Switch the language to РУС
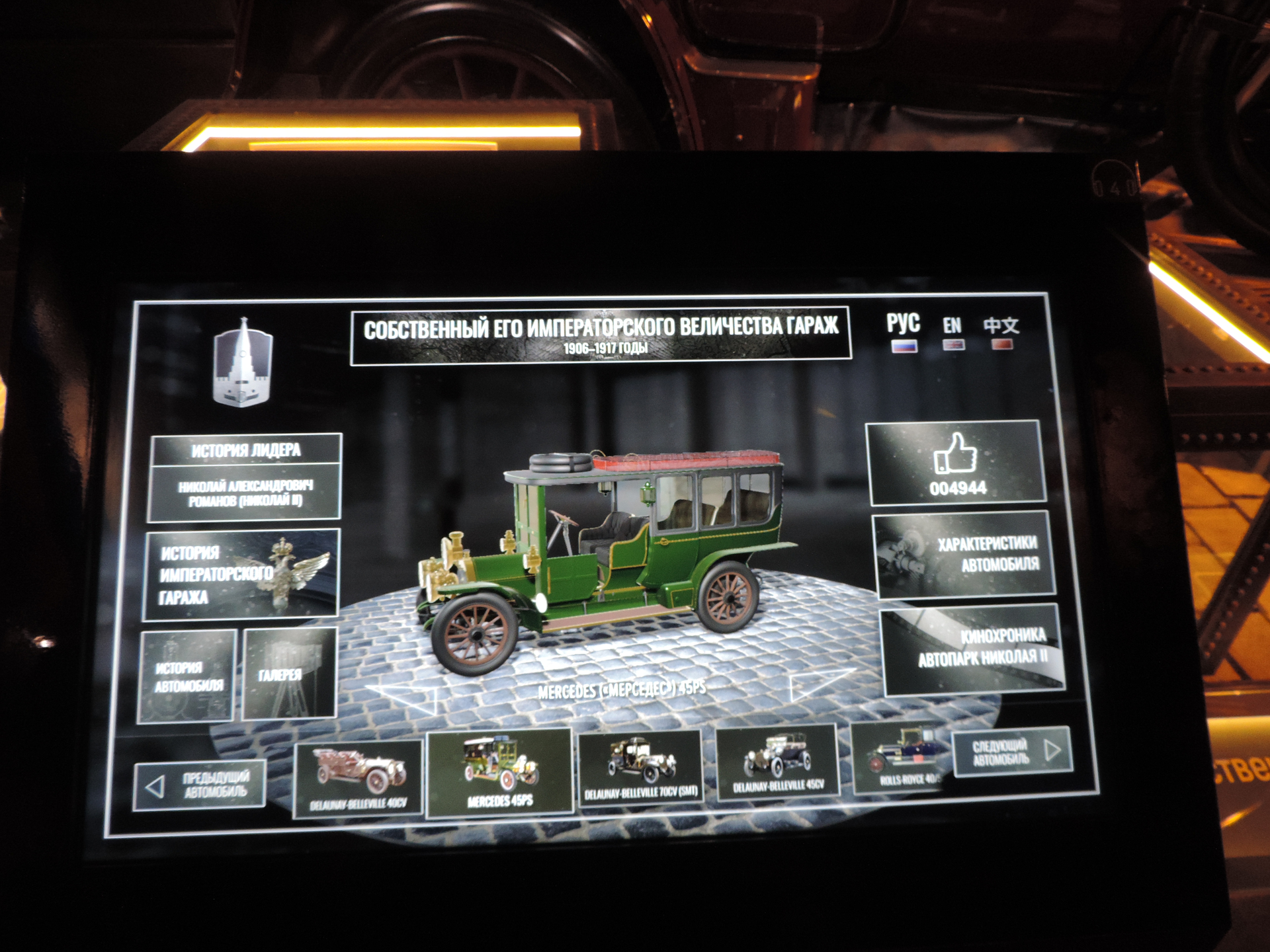 (x=903, y=331)
